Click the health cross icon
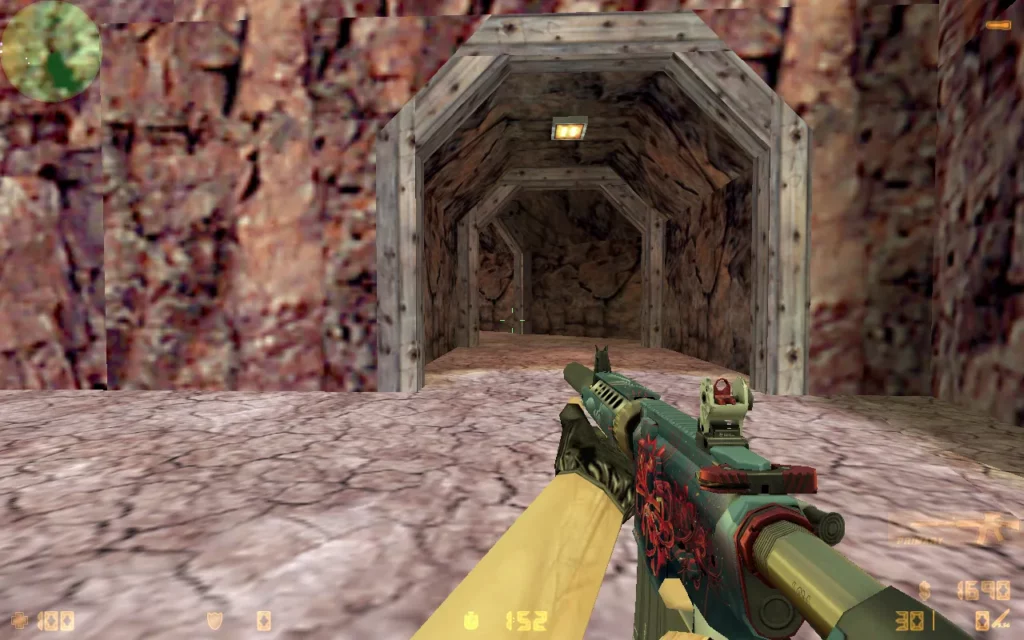The height and width of the screenshot is (640, 1024). (x=20, y=621)
